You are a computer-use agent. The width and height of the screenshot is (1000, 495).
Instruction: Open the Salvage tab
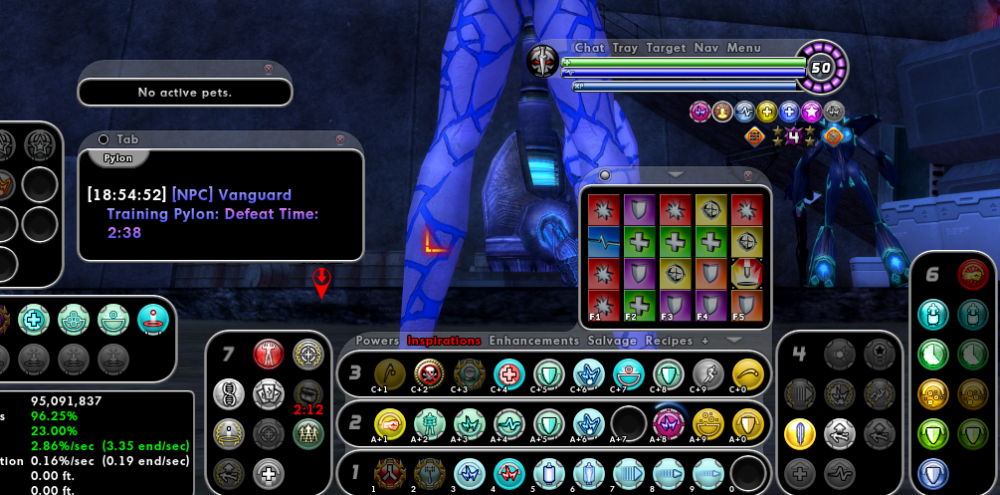[x=613, y=341]
